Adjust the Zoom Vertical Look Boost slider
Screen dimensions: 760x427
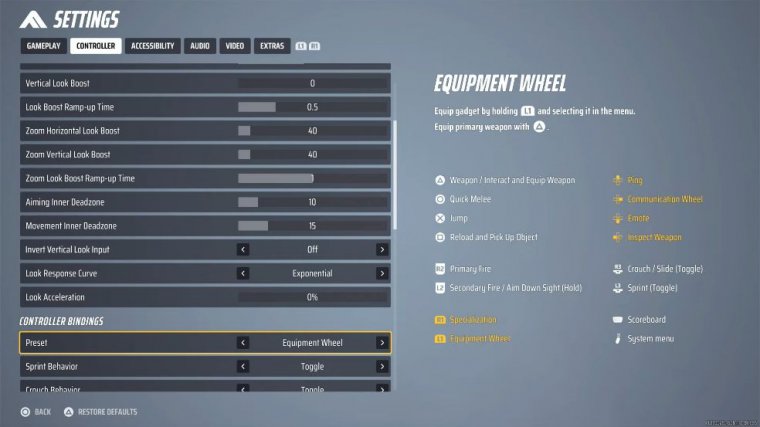[x=312, y=155]
